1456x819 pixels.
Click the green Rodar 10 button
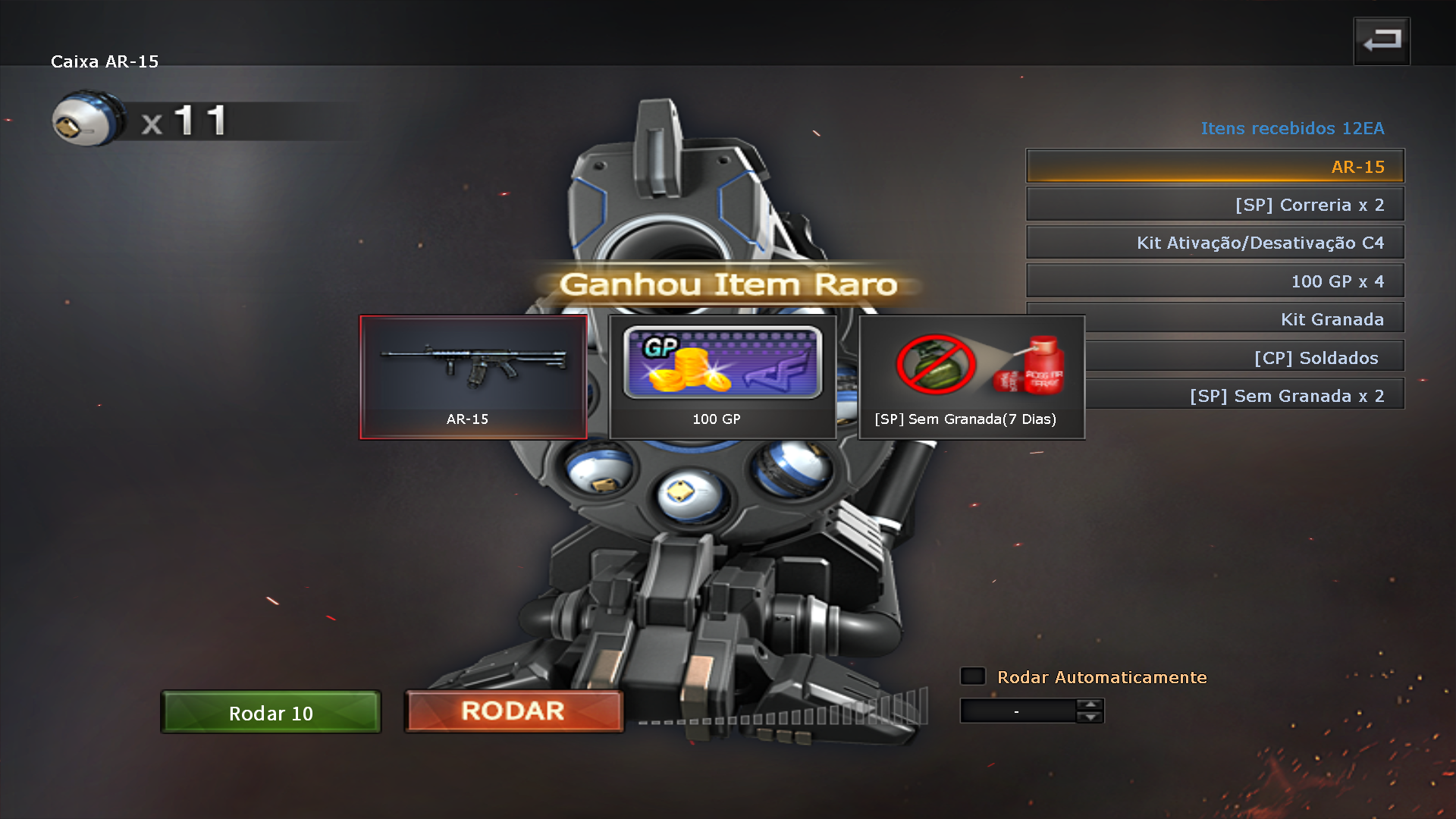click(271, 712)
